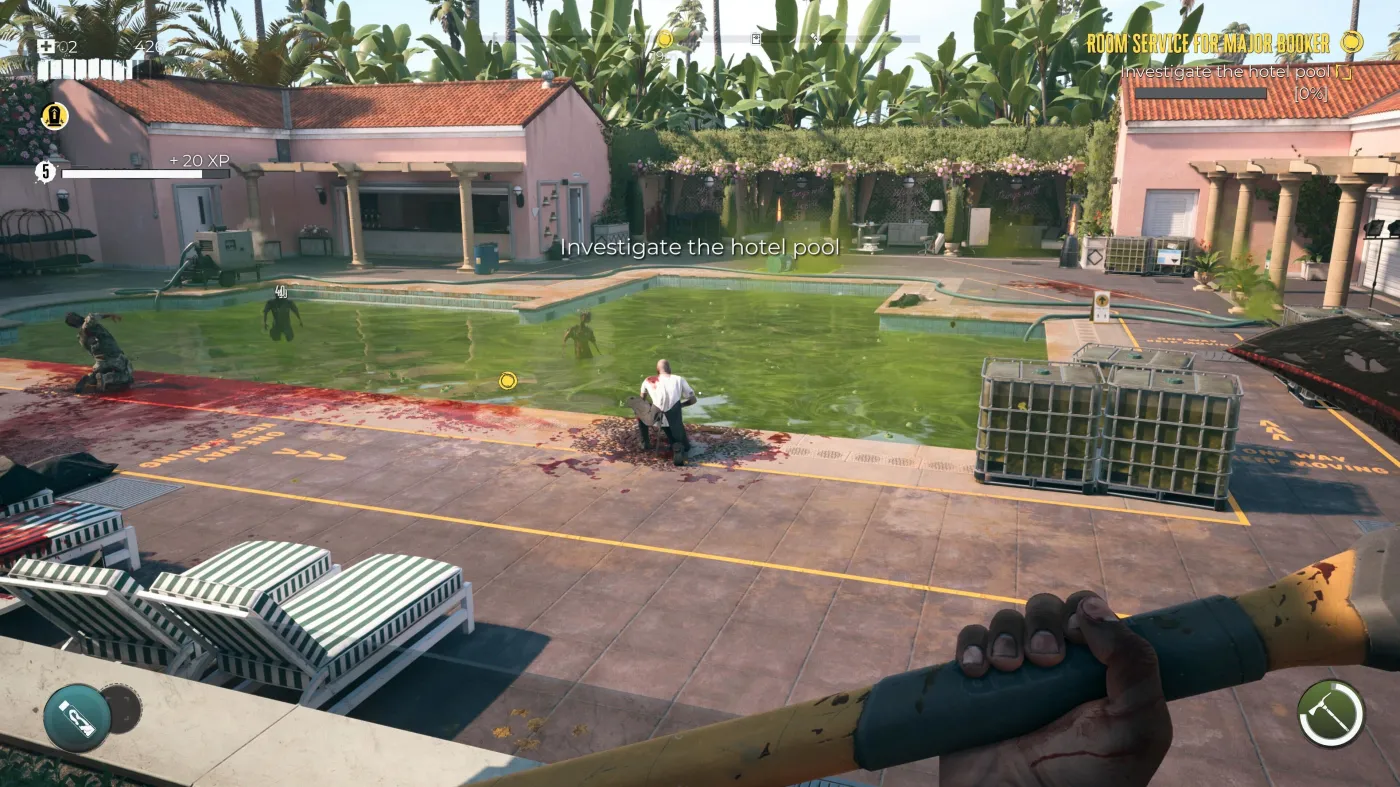Open the quest icon beside Room Service title

[x=1353, y=44]
